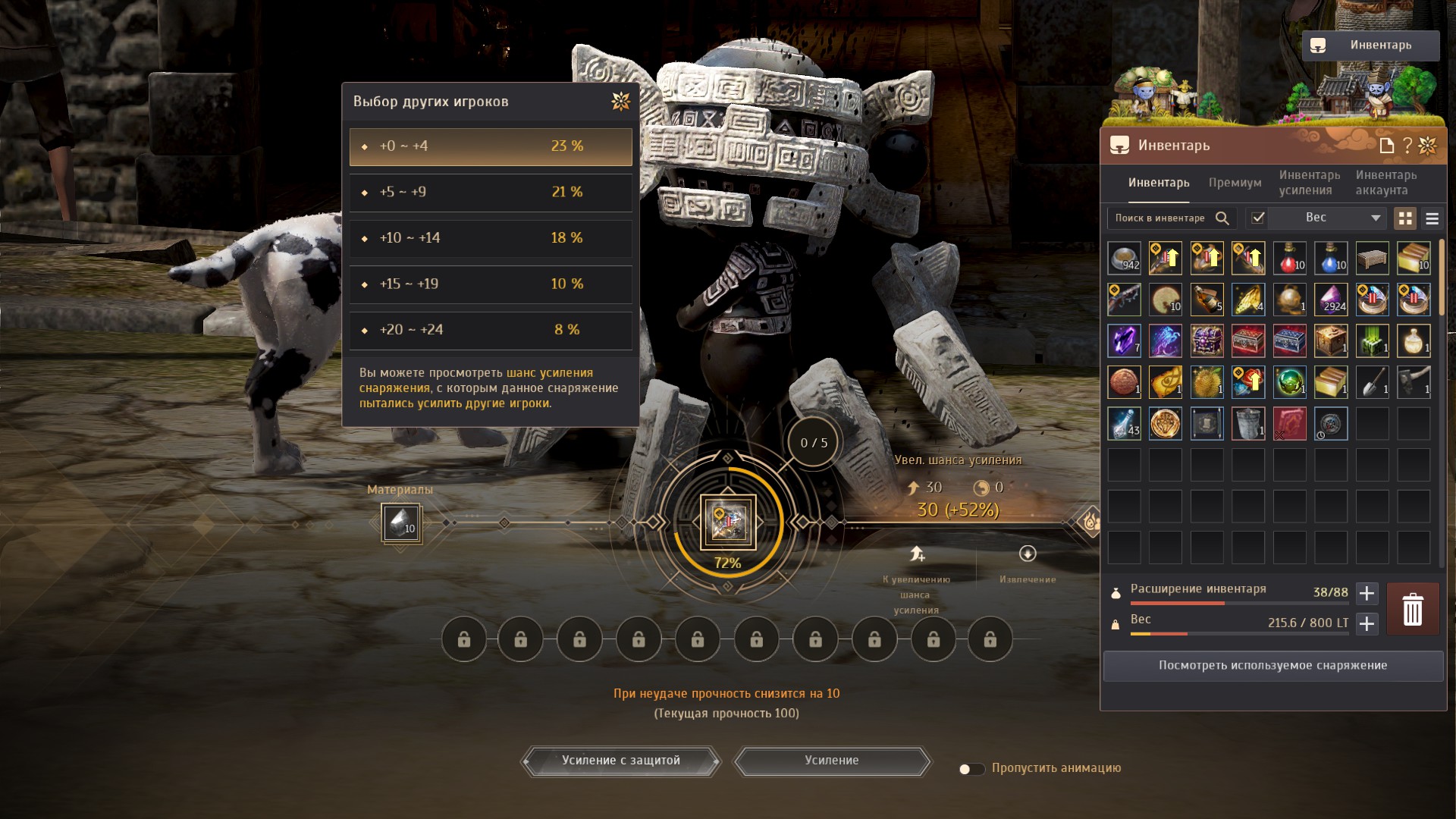Select the red health potion slot
This screenshot has height=819, width=1456.
pos(1289,259)
